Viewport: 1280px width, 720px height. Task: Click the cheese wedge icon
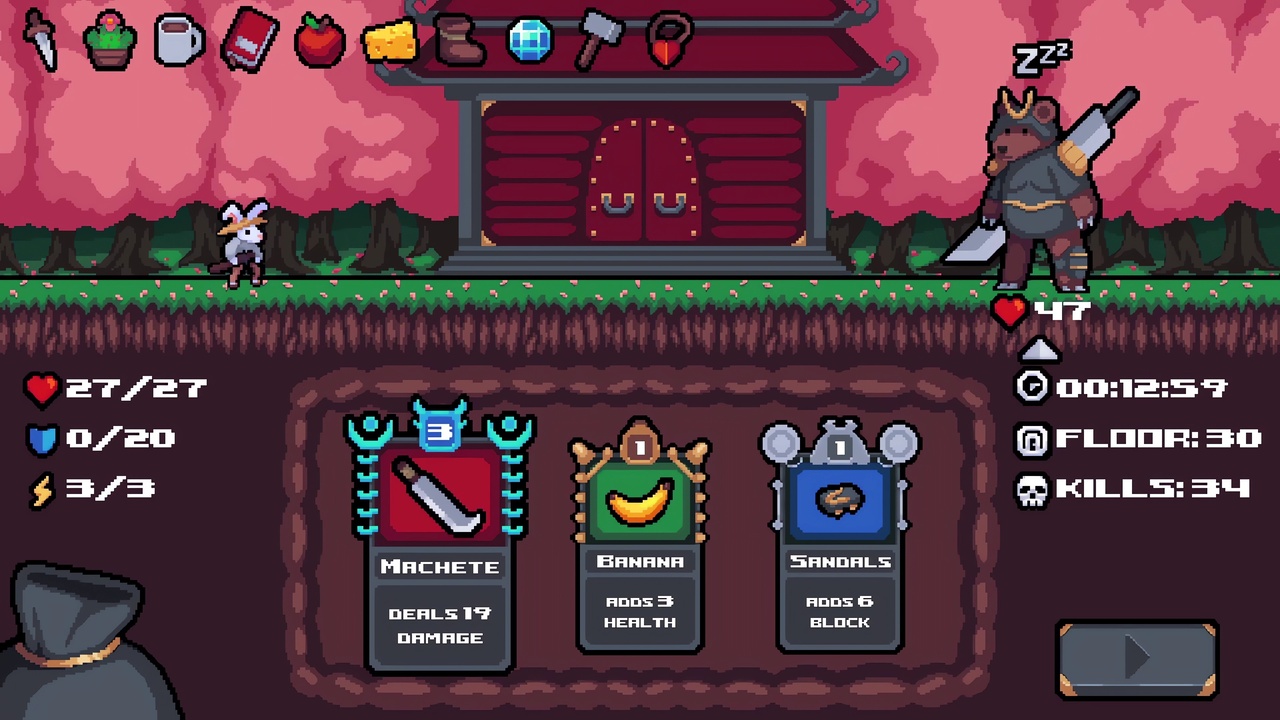click(x=389, y=40)
